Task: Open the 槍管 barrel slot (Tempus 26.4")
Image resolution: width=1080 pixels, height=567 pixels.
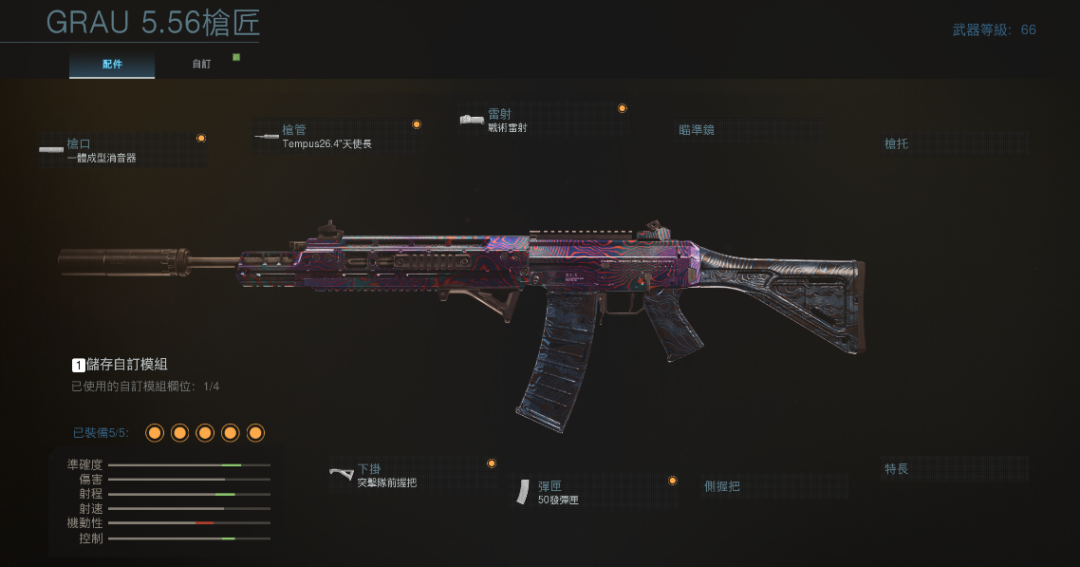Action: point(335,137)
